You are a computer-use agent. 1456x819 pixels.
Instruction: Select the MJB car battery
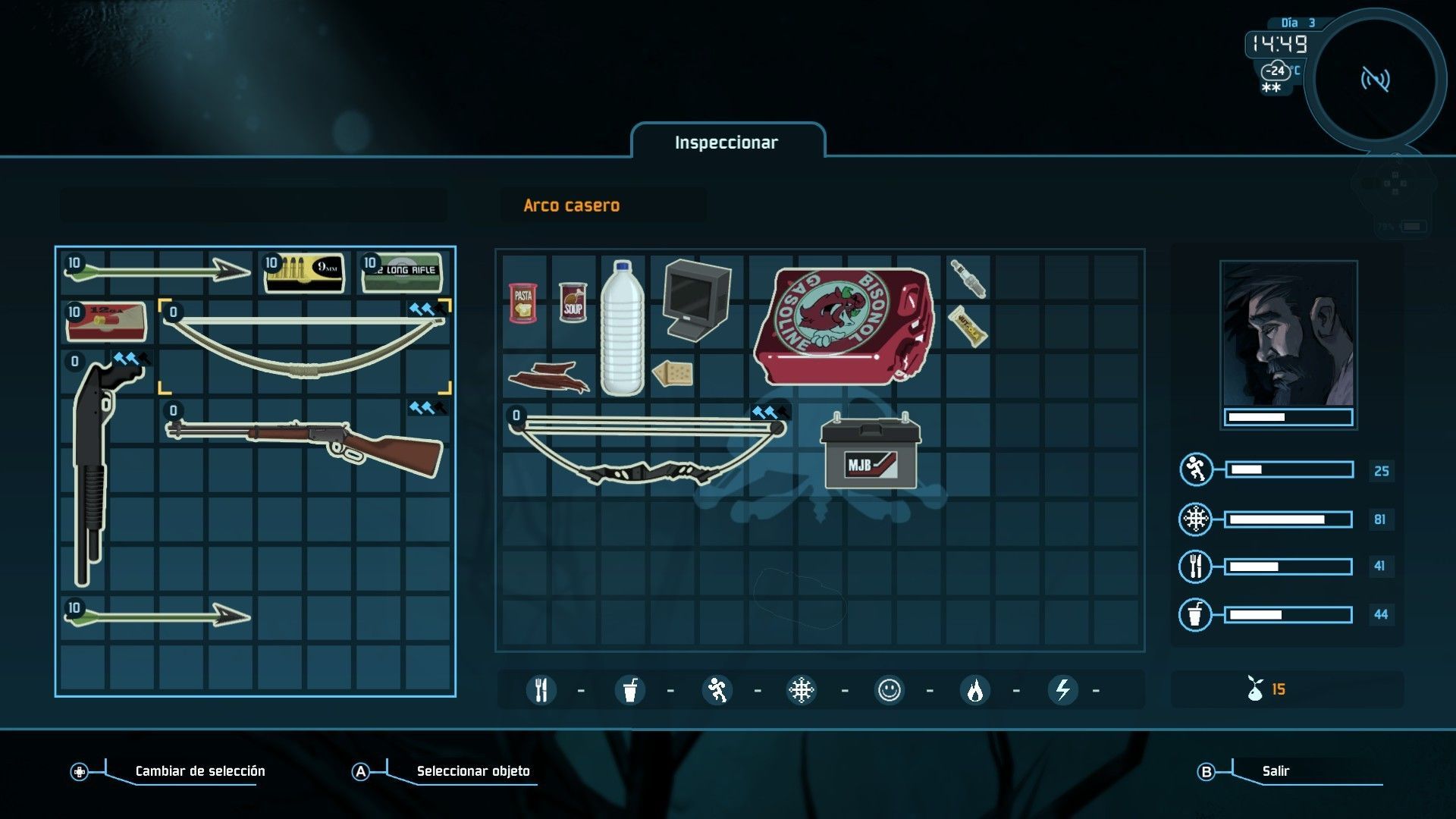[x=871, y=452]
